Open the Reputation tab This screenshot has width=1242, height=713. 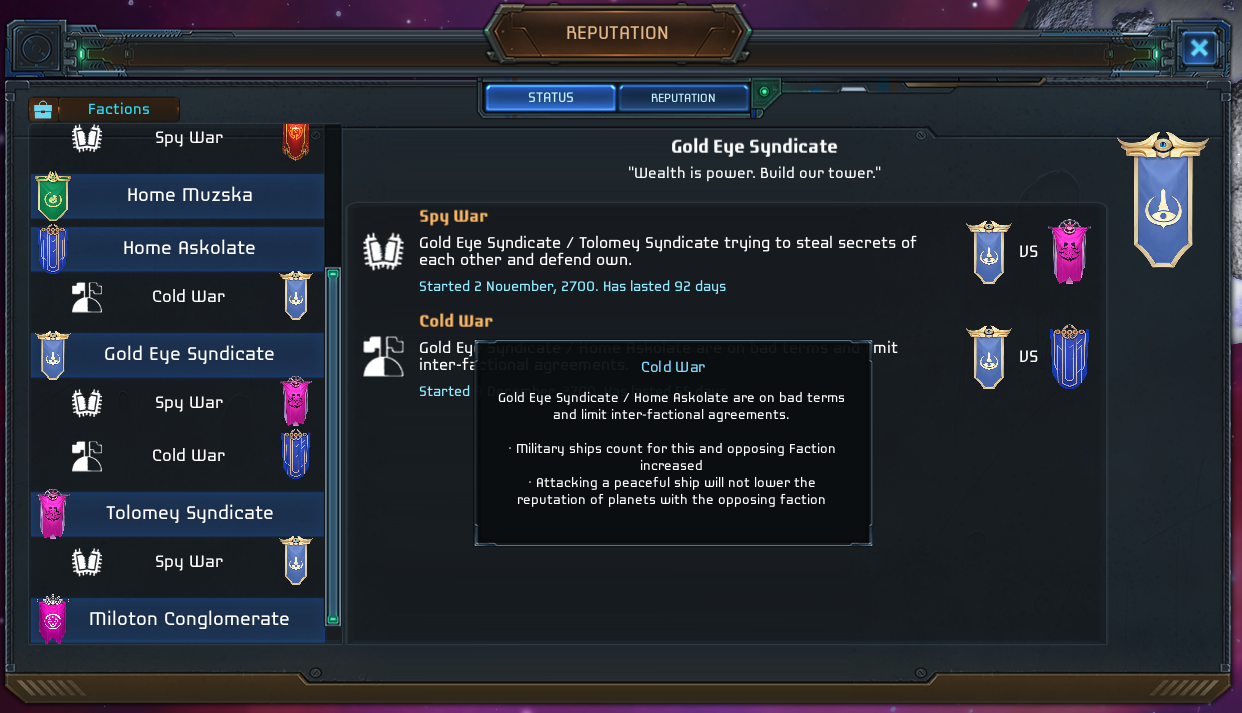click(x=683, y=98)
